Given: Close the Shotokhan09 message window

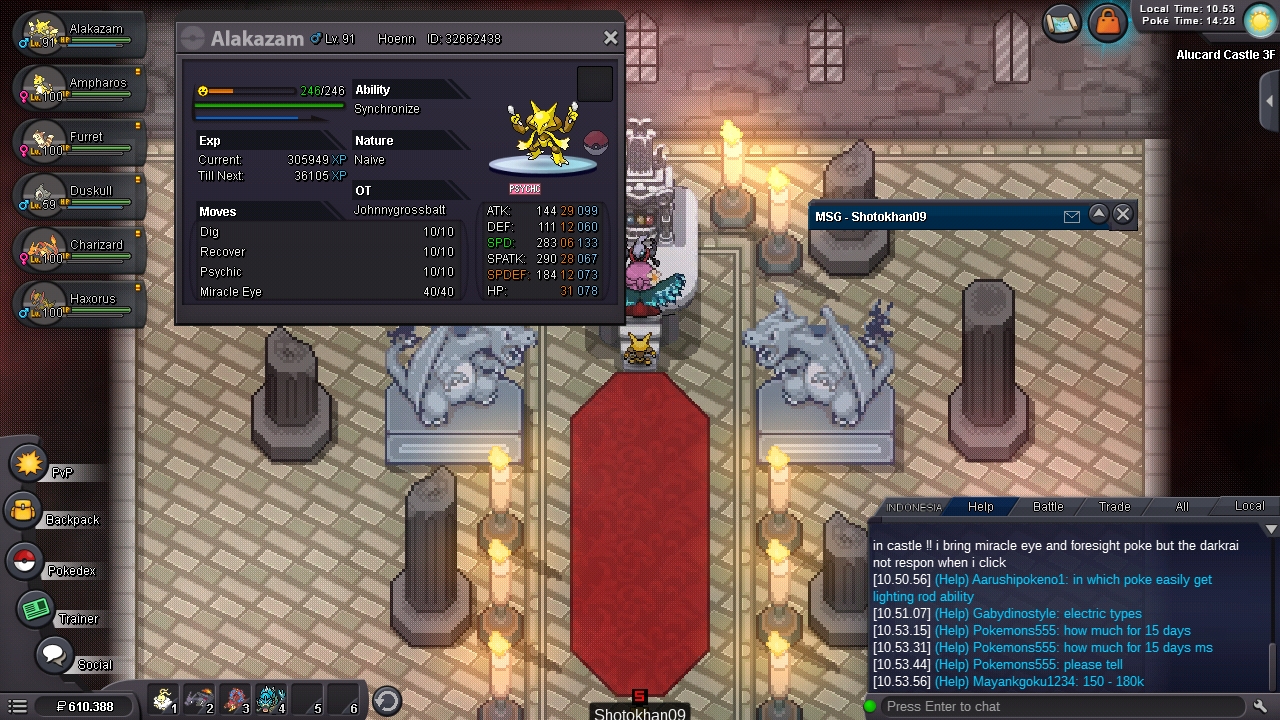Looking at the screenshot, I should point(1123,214).
